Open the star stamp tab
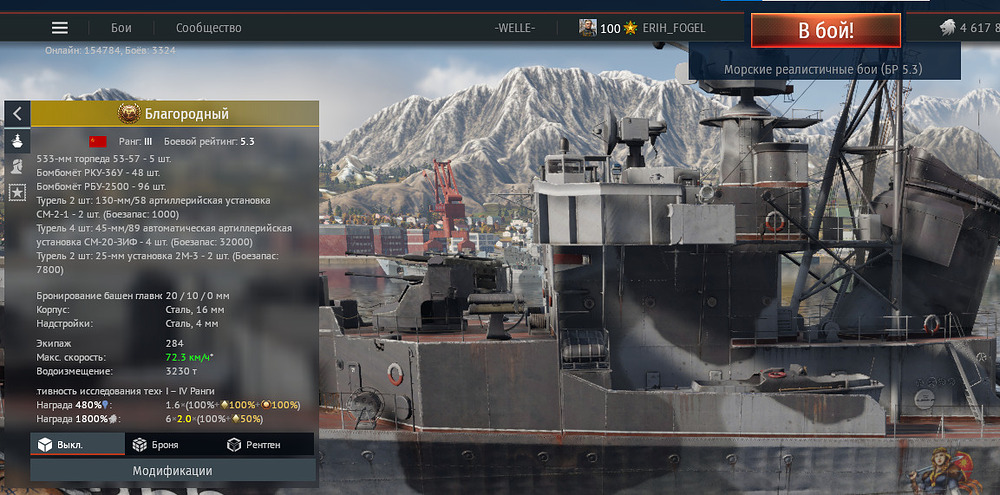The width and height of the screenshot is (1000, 495). (x=17, y=191)
